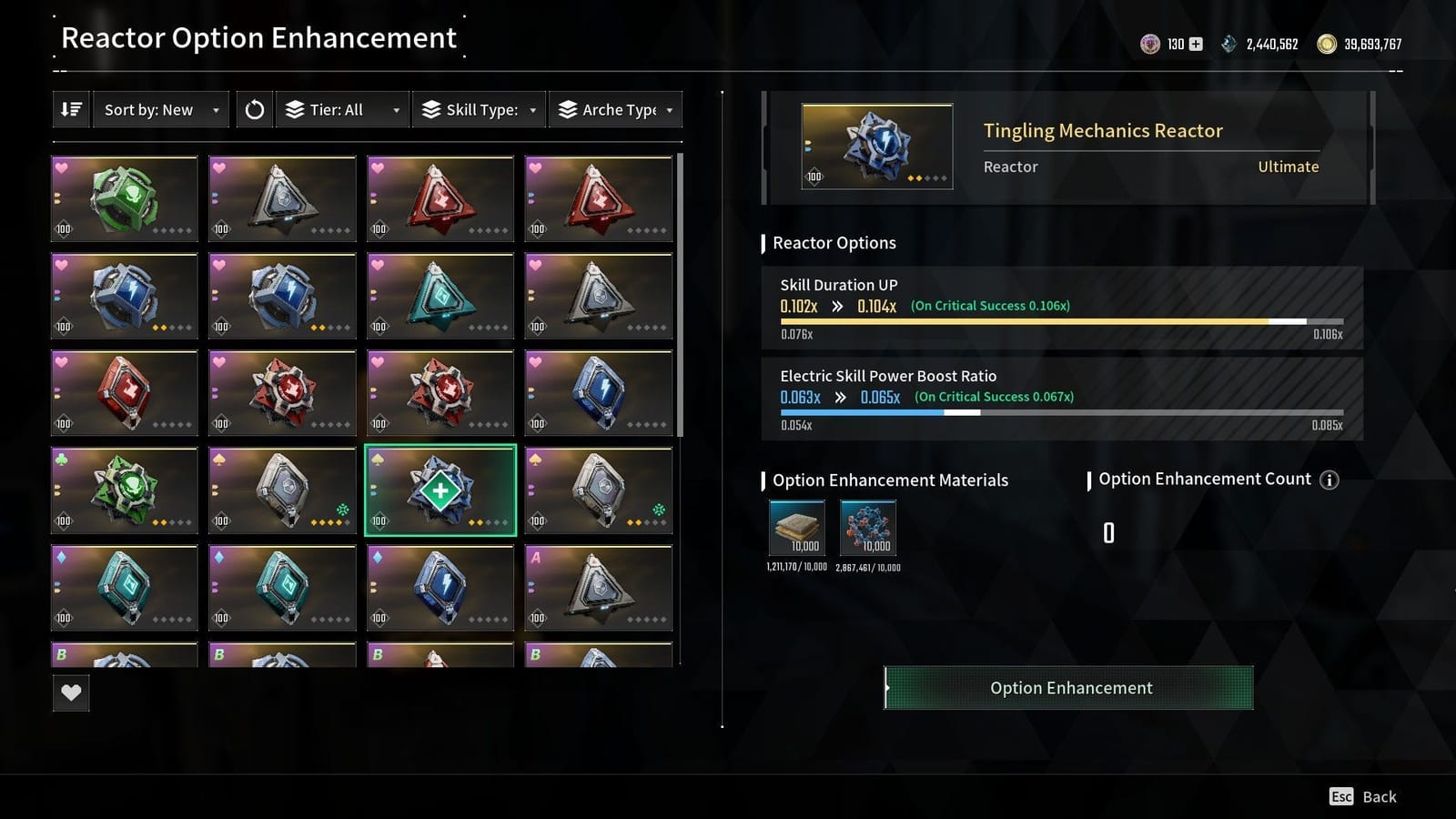Viewport: 1456px width, 819px height.
Task: Toggle the sort order direction button
Action: click(x=71, y=110)
